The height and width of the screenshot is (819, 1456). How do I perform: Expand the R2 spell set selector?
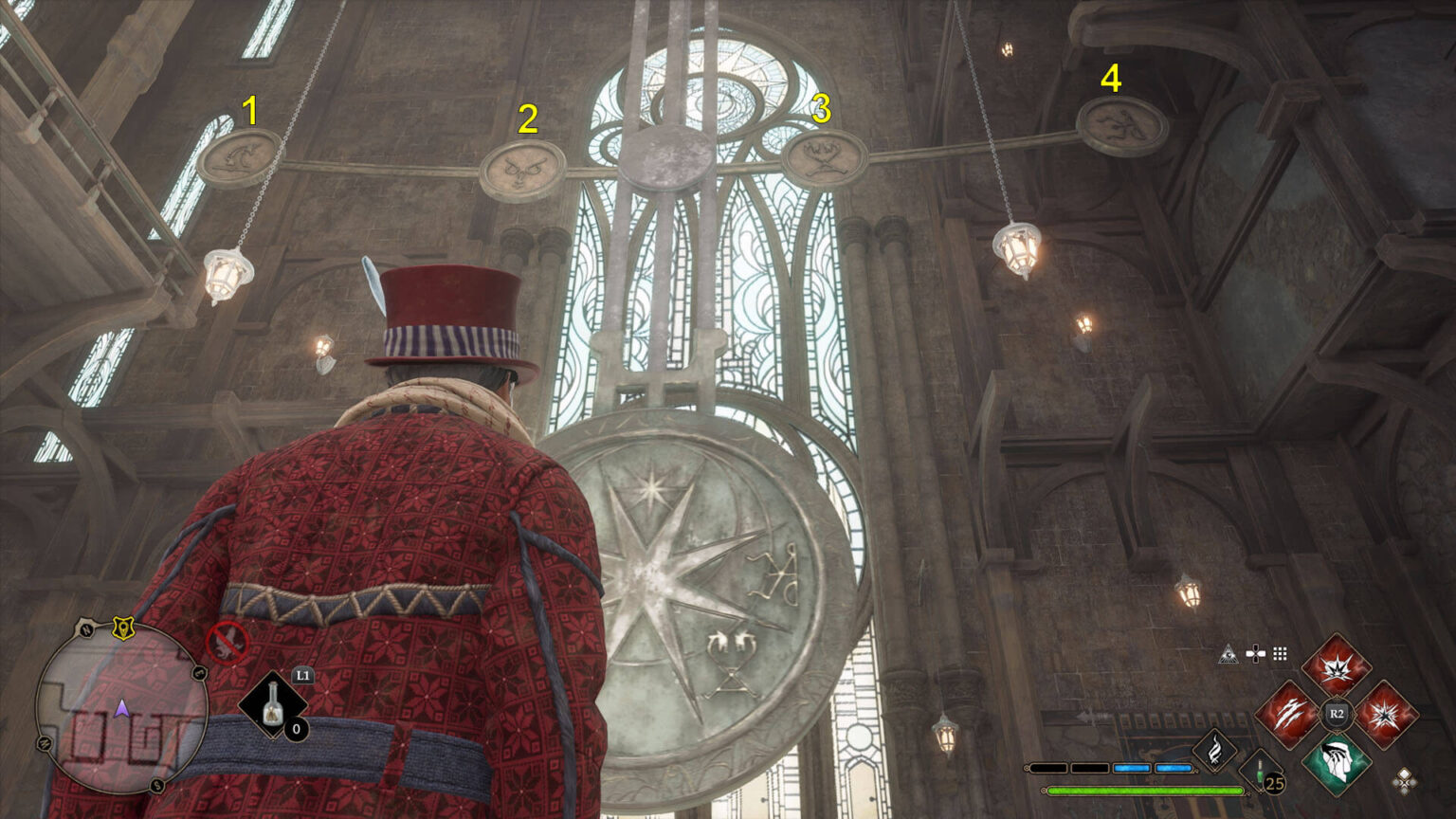pyautogui.click(x=1338, y=712)
